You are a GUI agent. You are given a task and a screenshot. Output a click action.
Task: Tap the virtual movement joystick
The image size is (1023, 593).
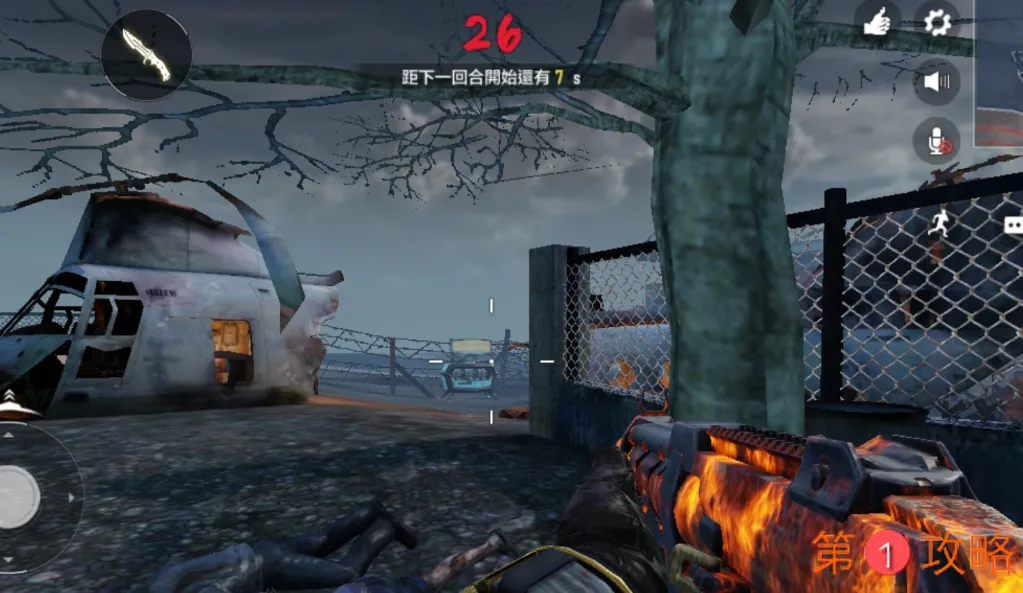point(18,496)
